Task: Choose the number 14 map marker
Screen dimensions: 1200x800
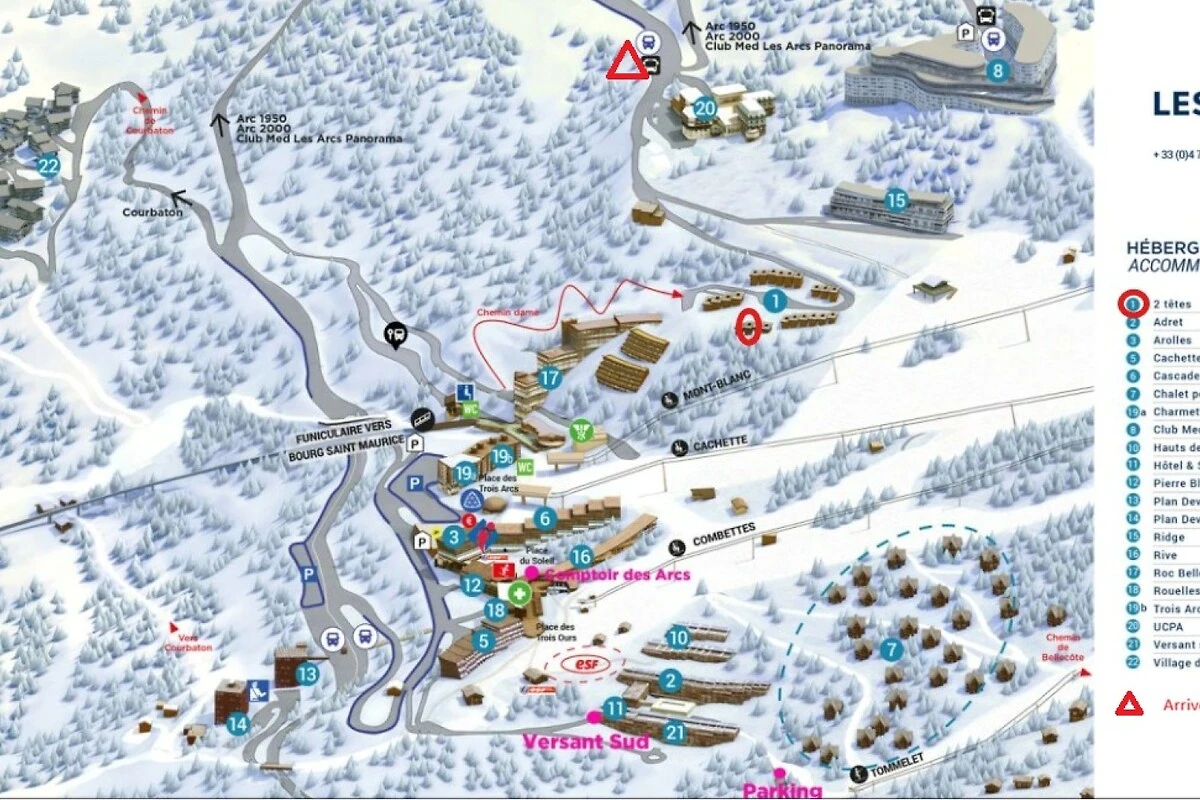Action: (237, 723)
